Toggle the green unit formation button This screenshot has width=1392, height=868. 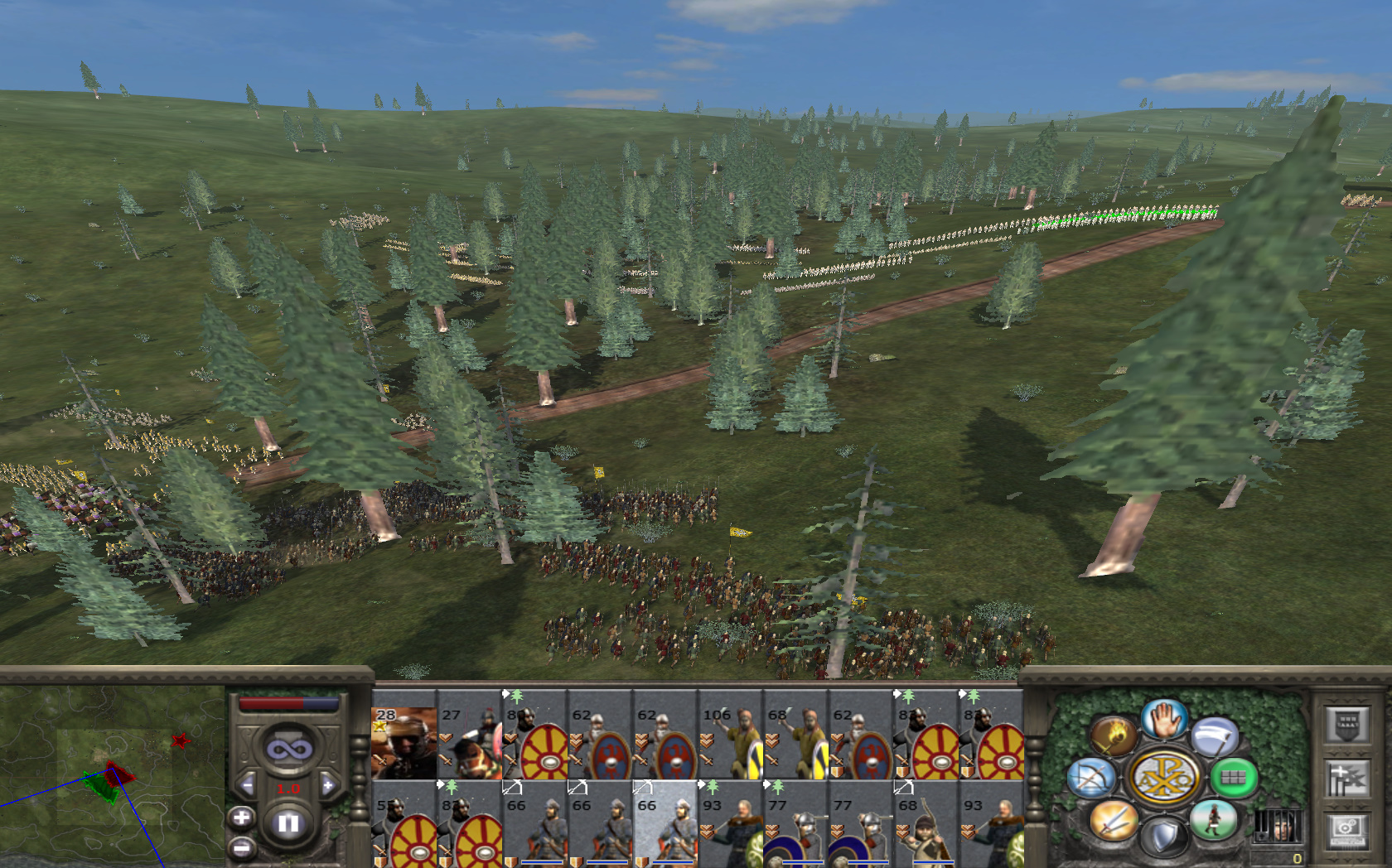1233,777
